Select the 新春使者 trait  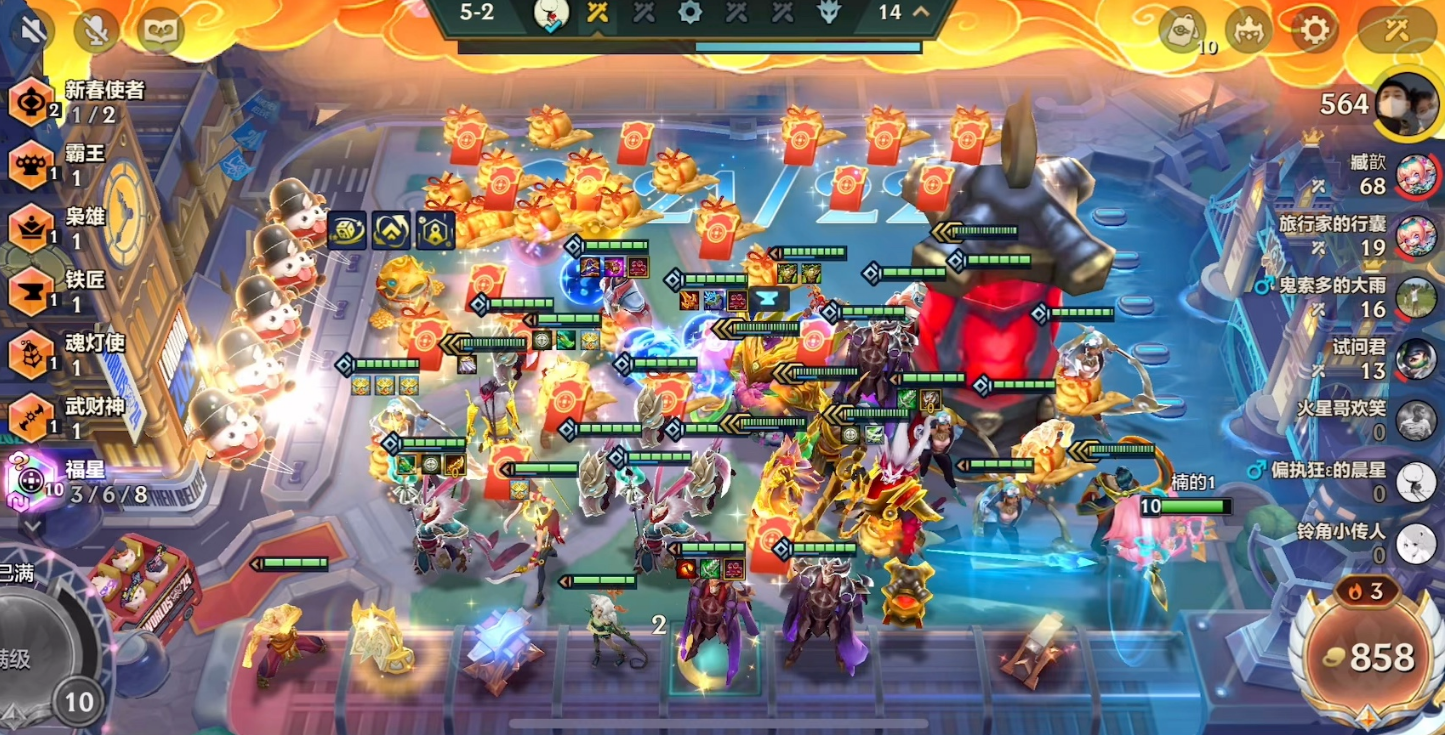coord(32,101)
